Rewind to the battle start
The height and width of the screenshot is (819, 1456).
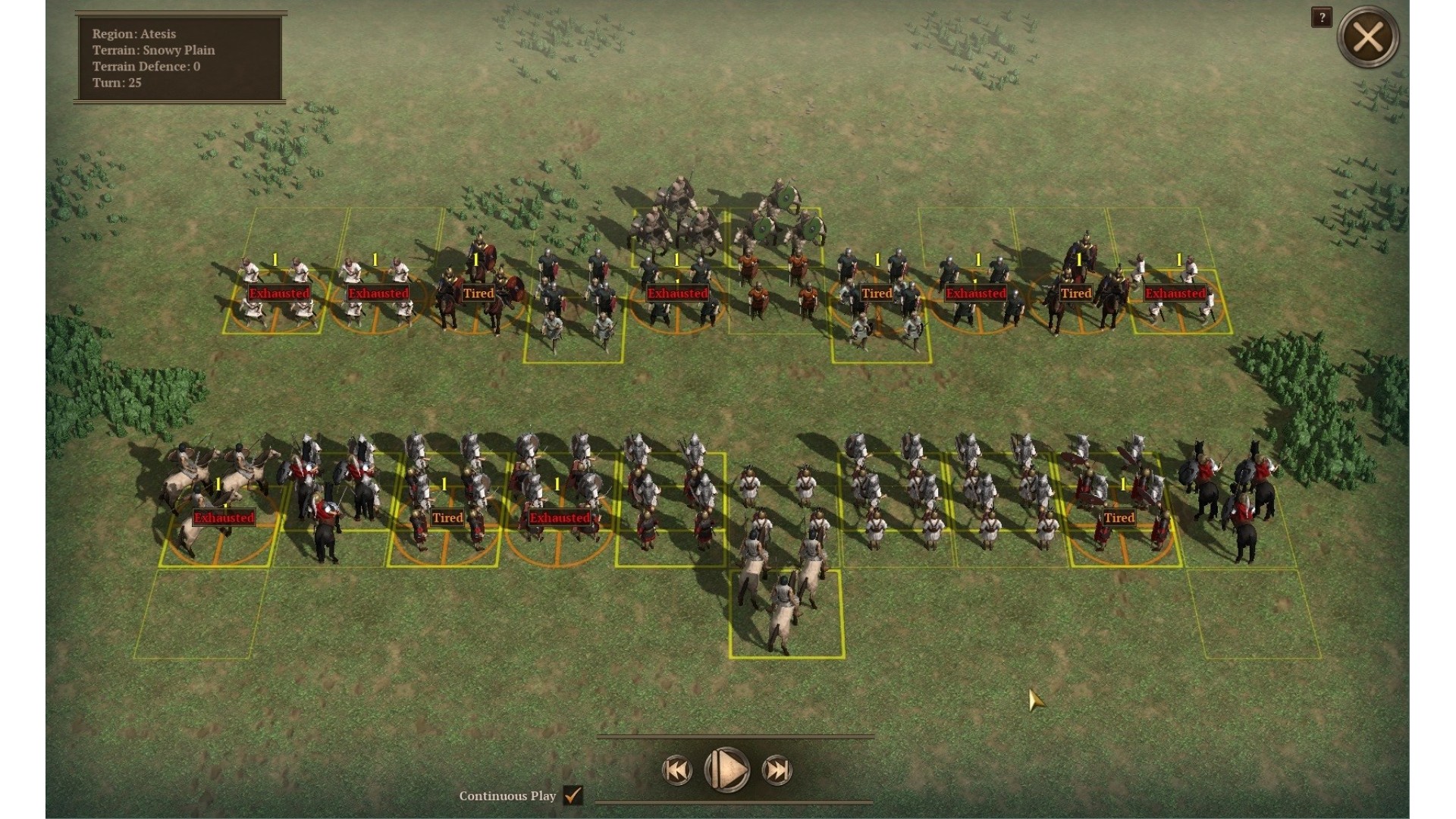tap(676, 770)
